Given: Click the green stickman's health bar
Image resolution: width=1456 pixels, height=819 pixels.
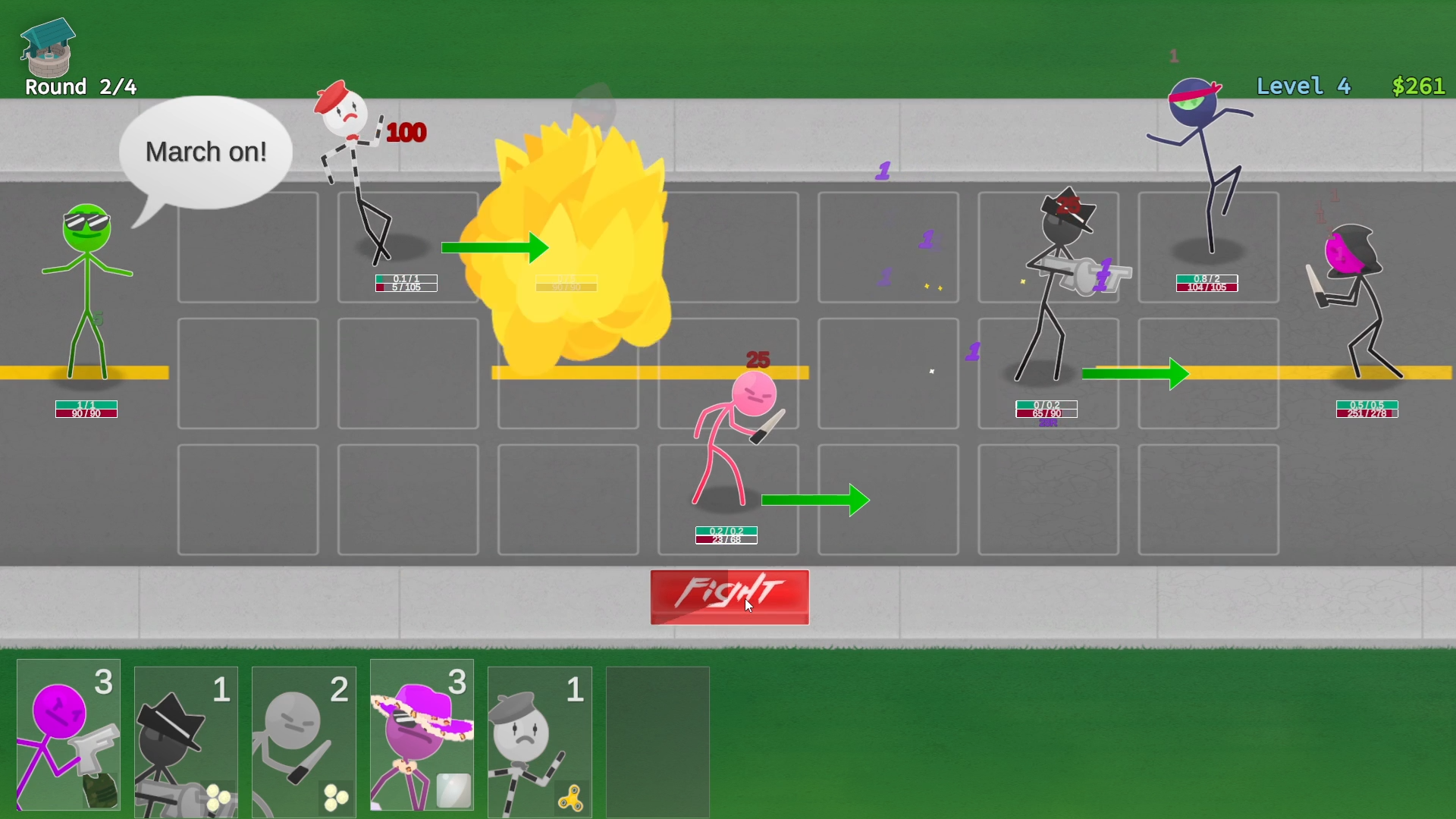Looking at the screenshot, I should coord(86,409).
